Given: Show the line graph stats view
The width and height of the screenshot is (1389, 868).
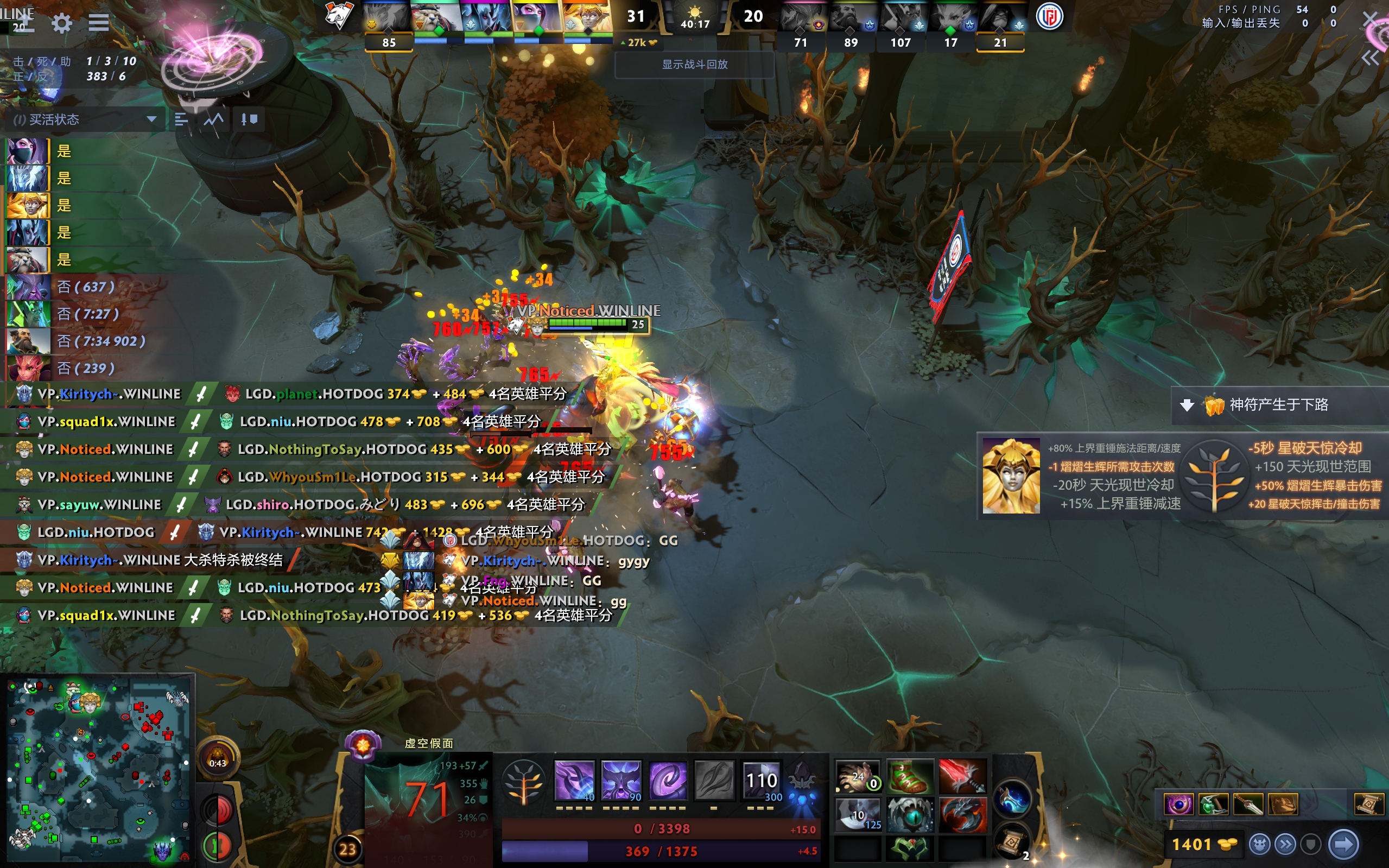Looking at the screenshot, I should 213,119.
